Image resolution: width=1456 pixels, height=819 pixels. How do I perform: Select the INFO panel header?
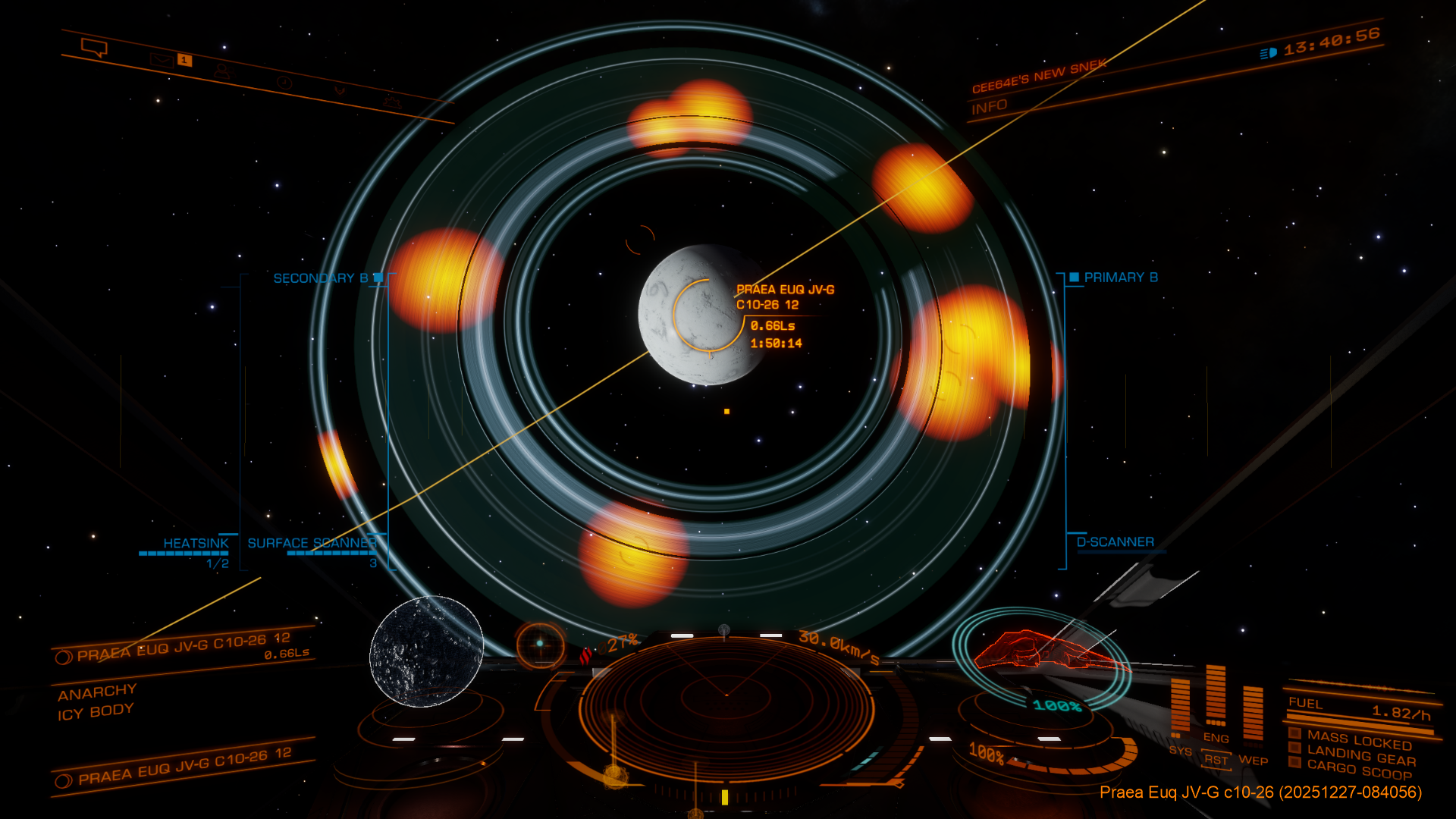click(x=990, y=107)
